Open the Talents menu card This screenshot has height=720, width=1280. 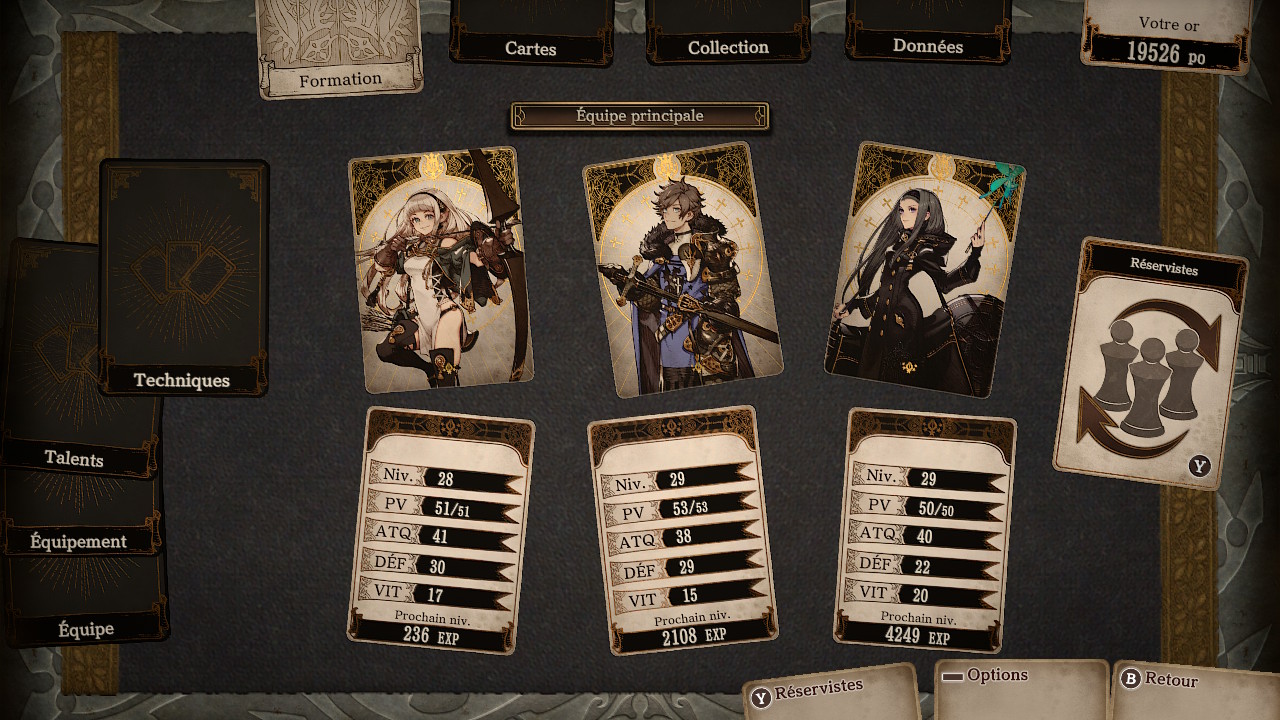75,458
